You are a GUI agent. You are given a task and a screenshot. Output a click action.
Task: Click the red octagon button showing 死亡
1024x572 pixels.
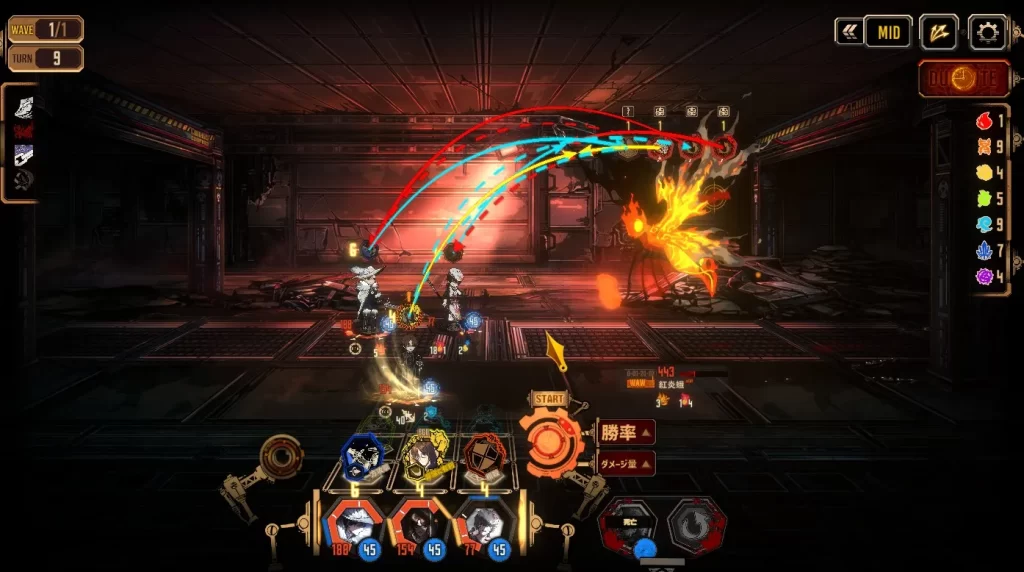(629, 523)
